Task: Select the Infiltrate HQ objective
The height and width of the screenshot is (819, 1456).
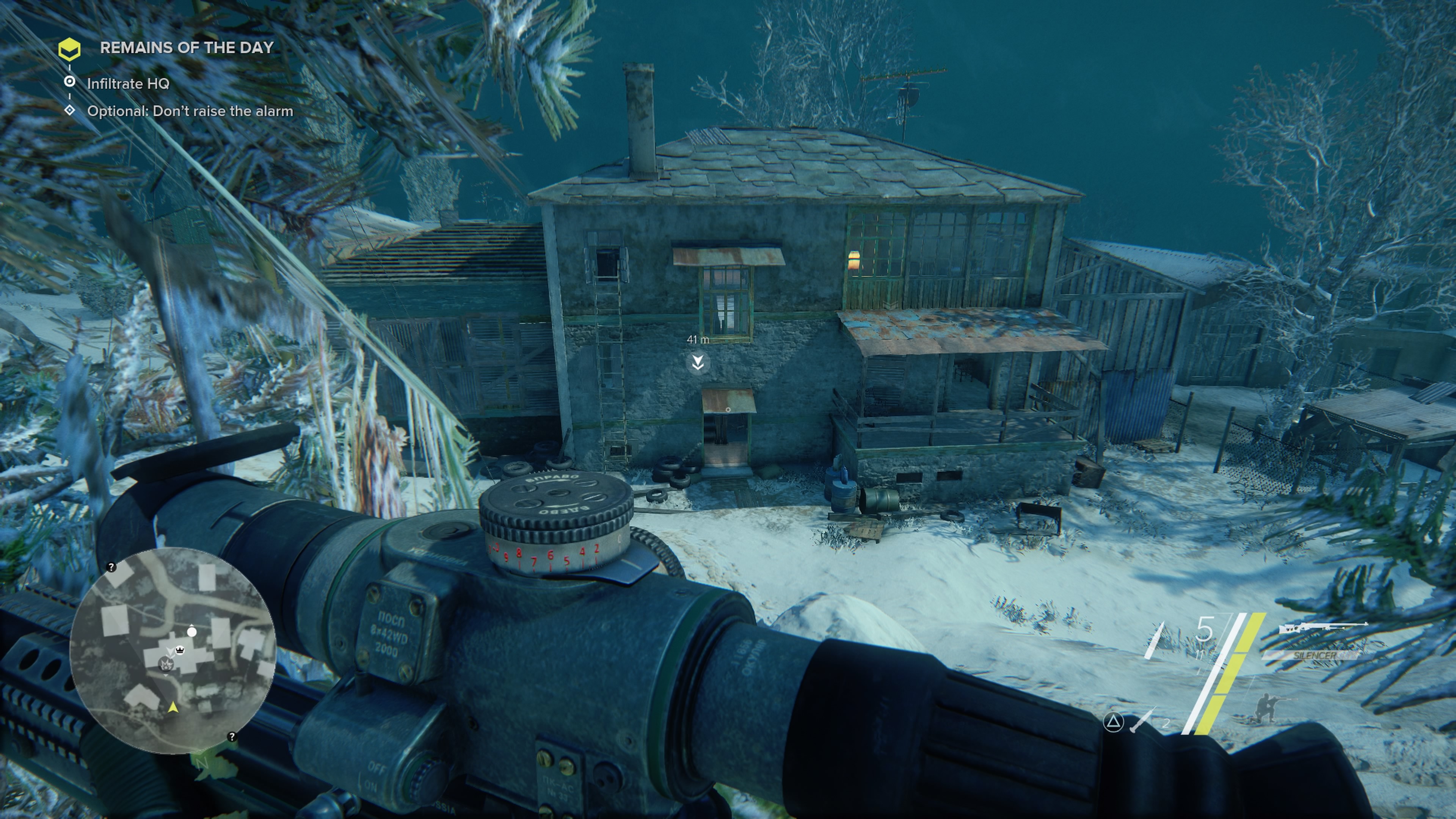Action: (x=128, y=84)
